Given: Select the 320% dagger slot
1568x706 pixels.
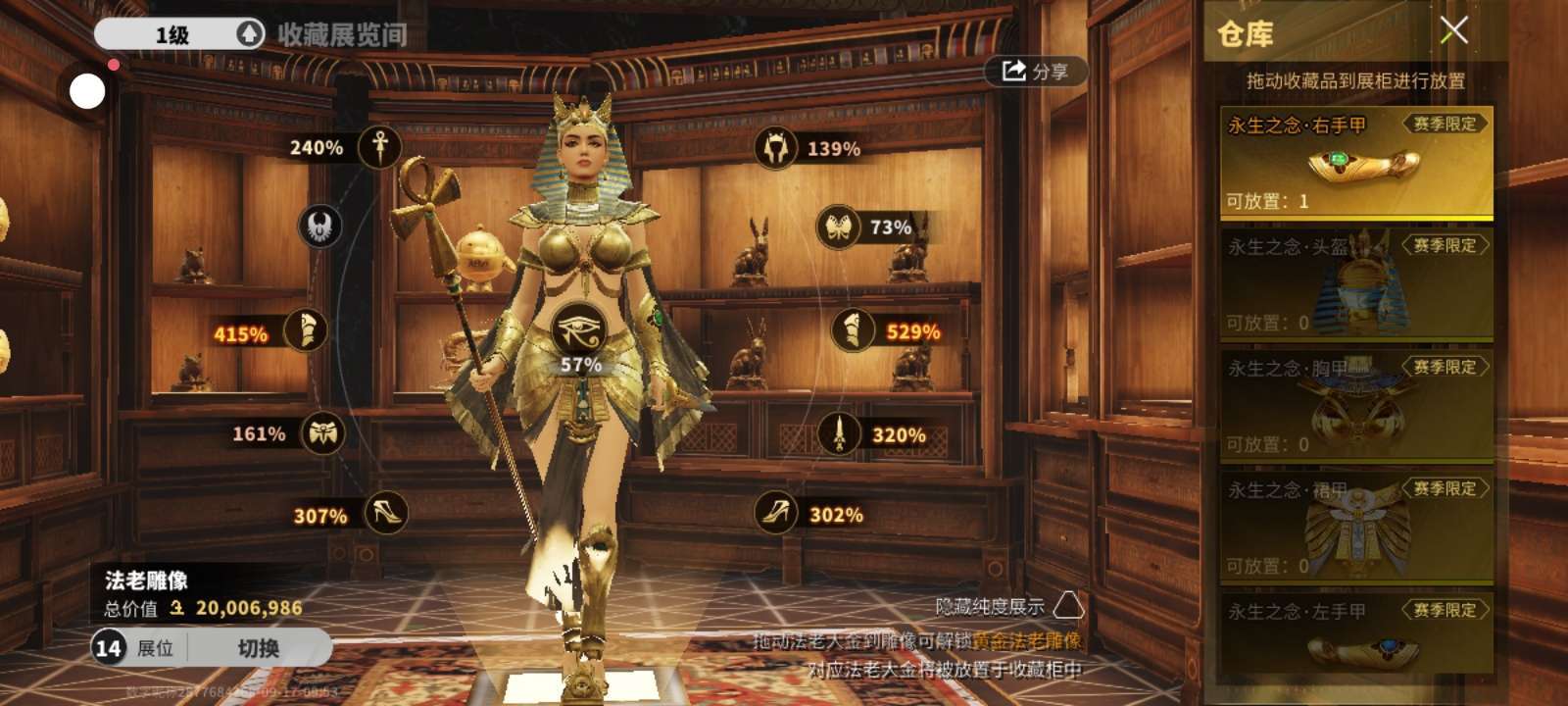Looking at the screenshot, I should (839, 433).
